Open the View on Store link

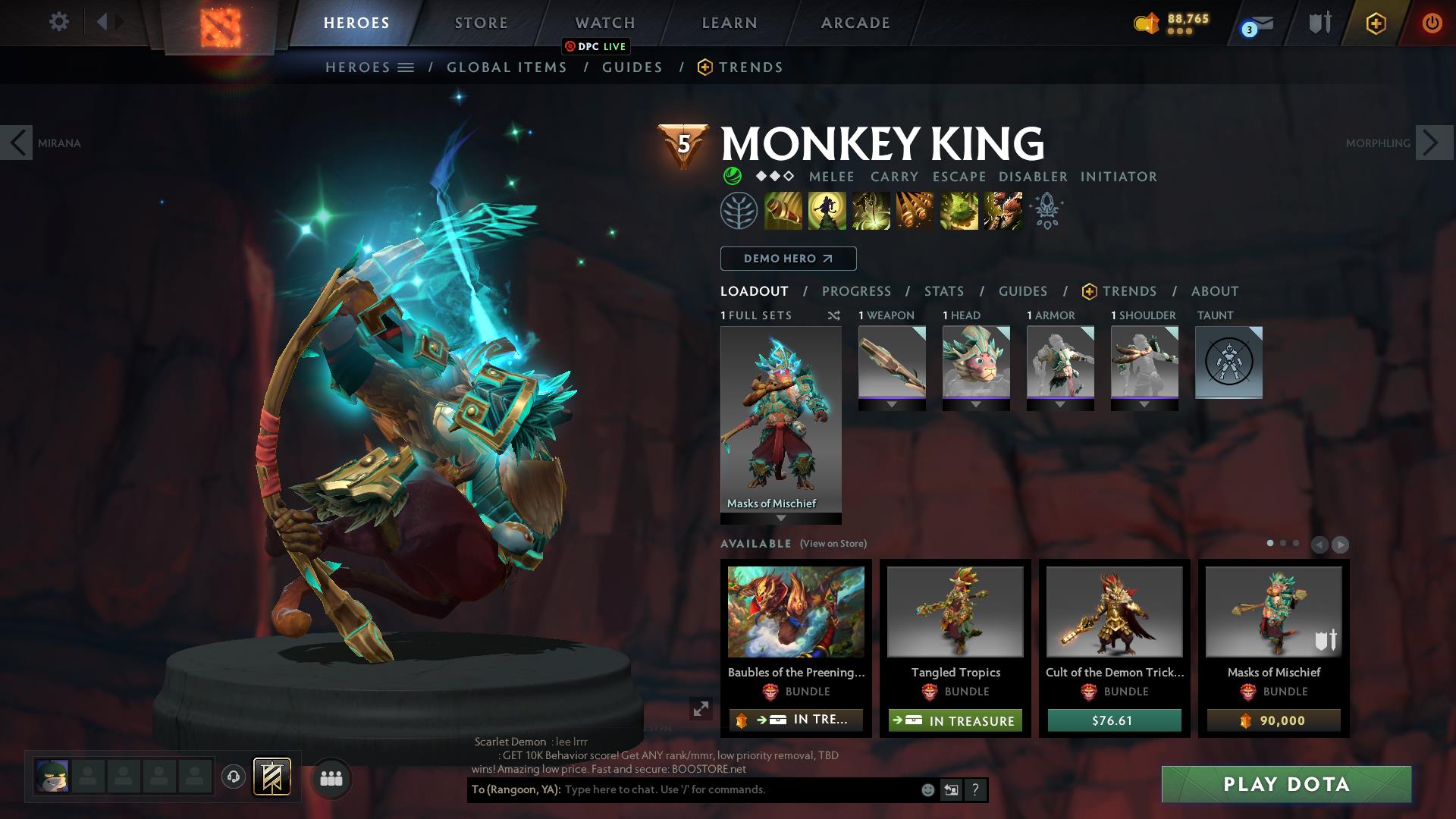[832, 543]
